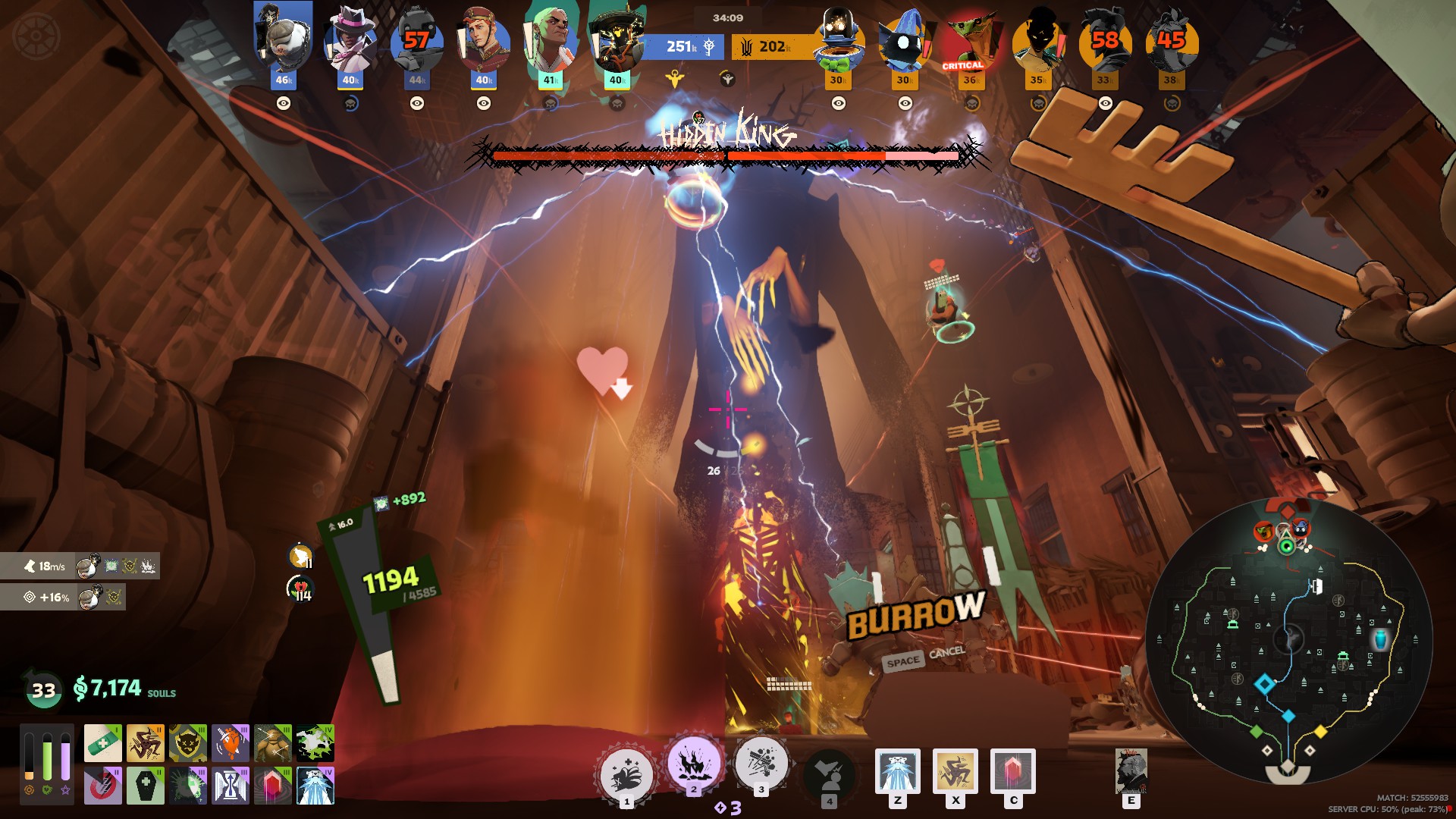Click the eye icon under the leftmost blue hero
This screenshot has width=1456, height=819.
[284, 105]
